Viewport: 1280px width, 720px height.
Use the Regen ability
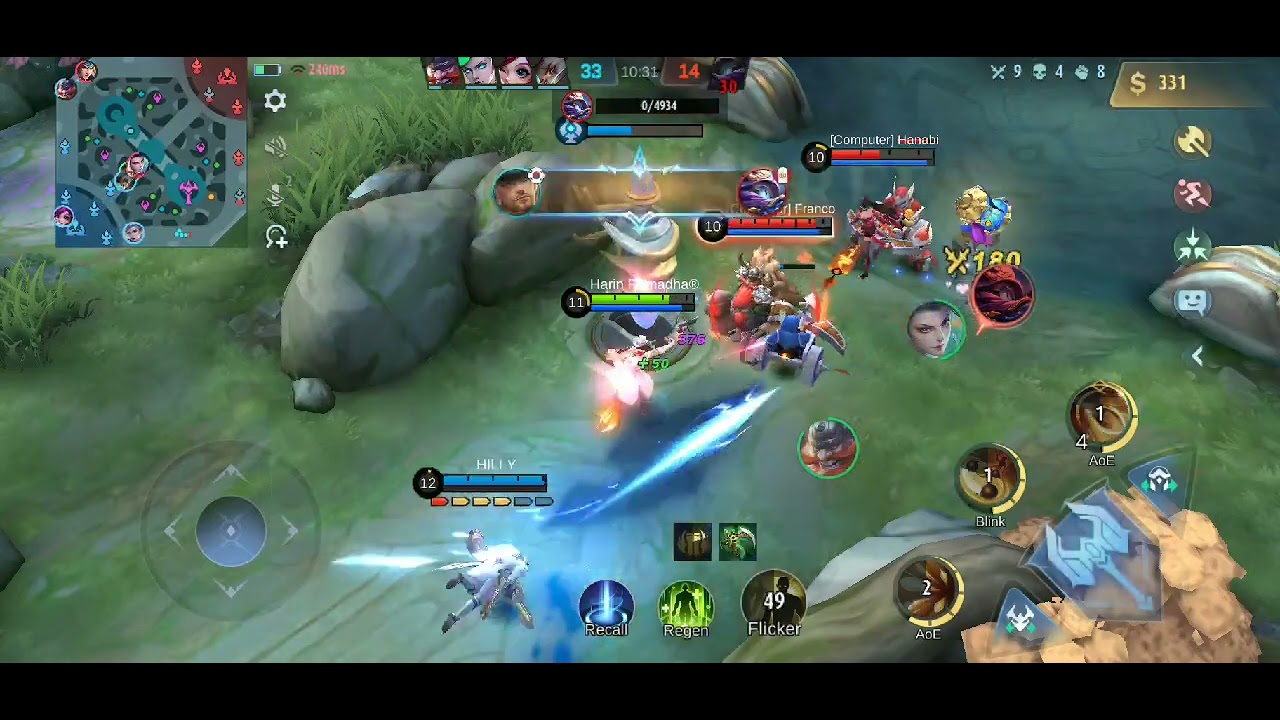[685, 605]
